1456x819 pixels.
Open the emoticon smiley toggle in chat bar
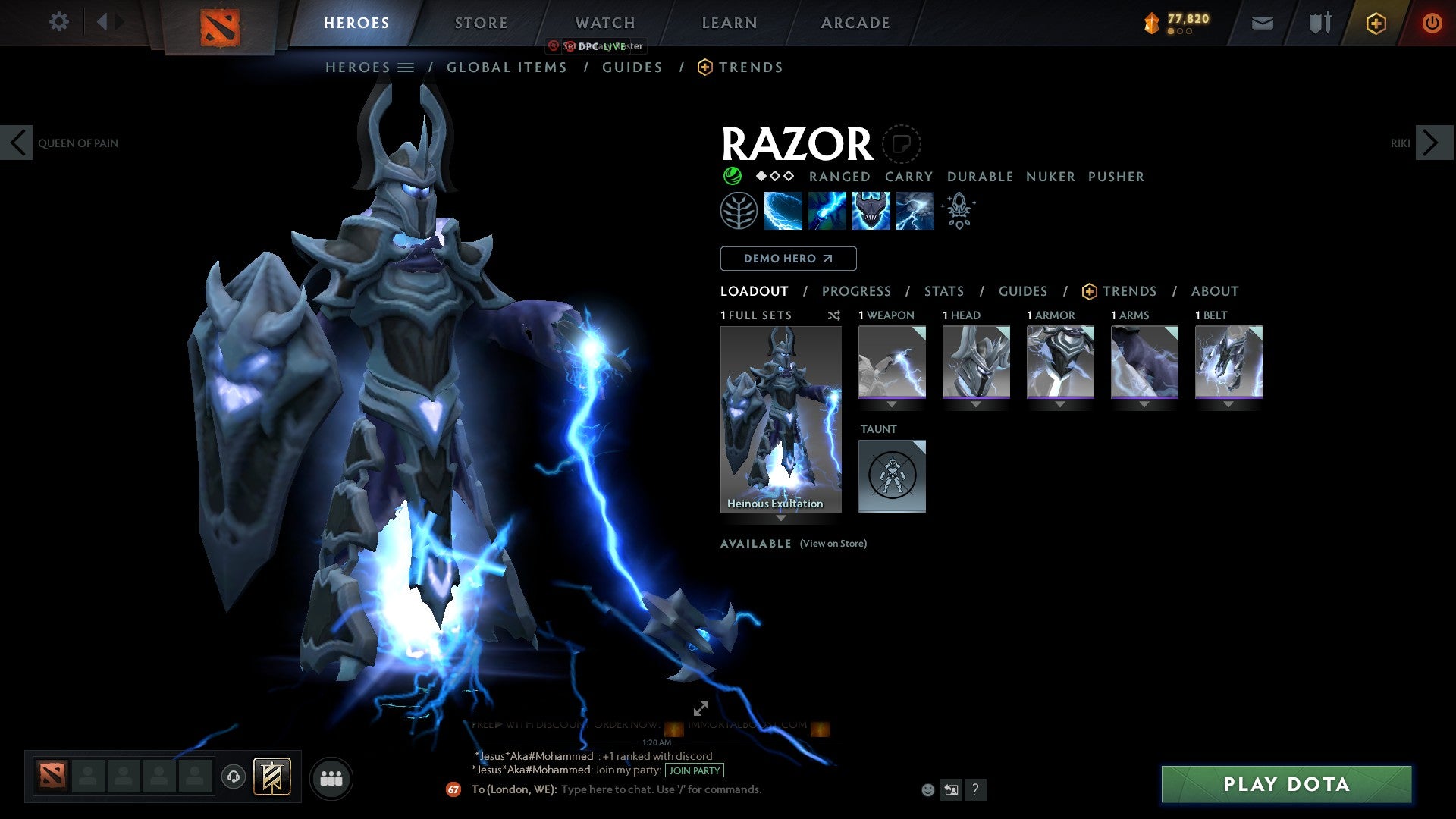[927, 789]
